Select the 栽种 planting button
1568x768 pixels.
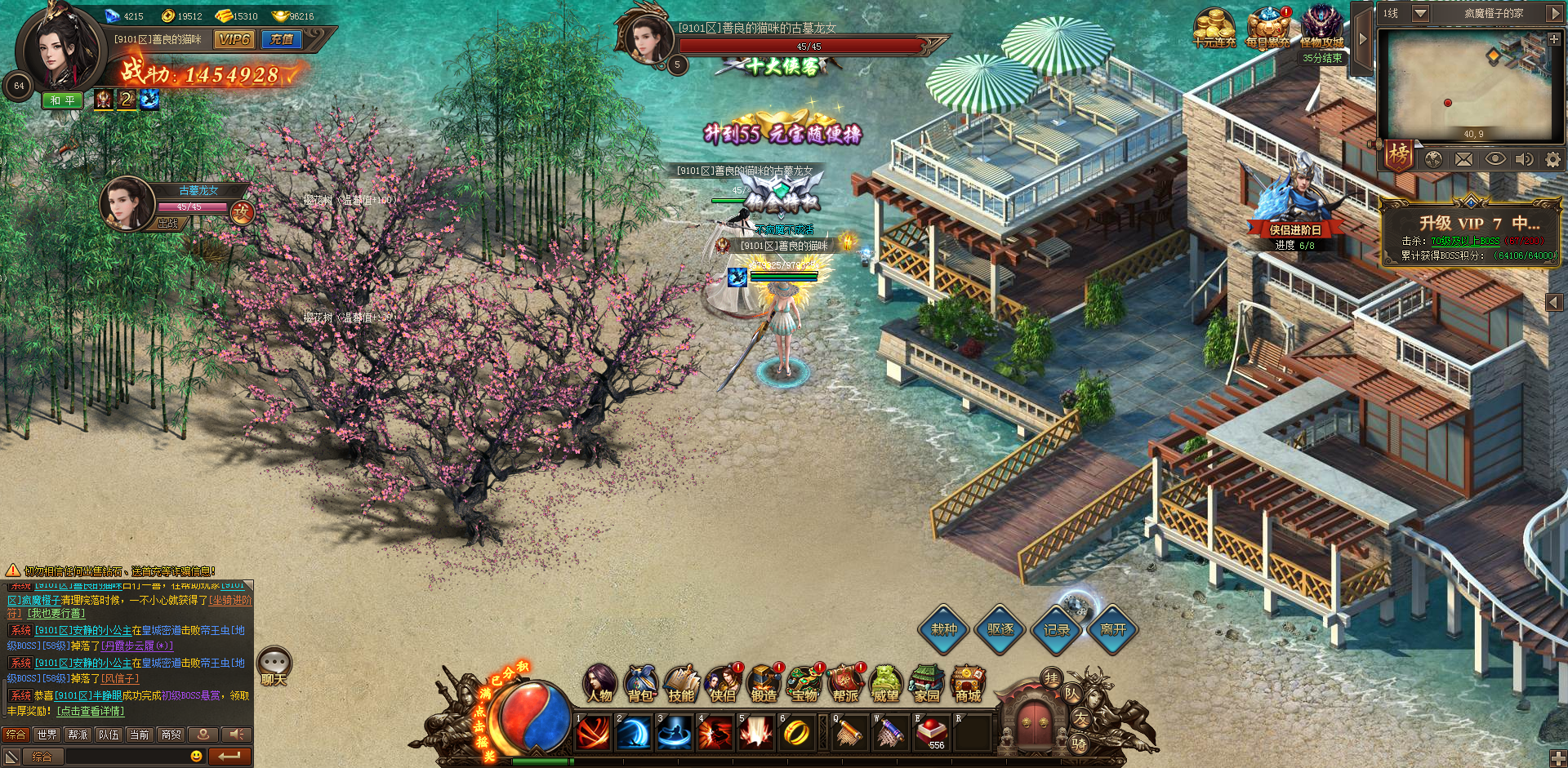(x=944, y=629)
